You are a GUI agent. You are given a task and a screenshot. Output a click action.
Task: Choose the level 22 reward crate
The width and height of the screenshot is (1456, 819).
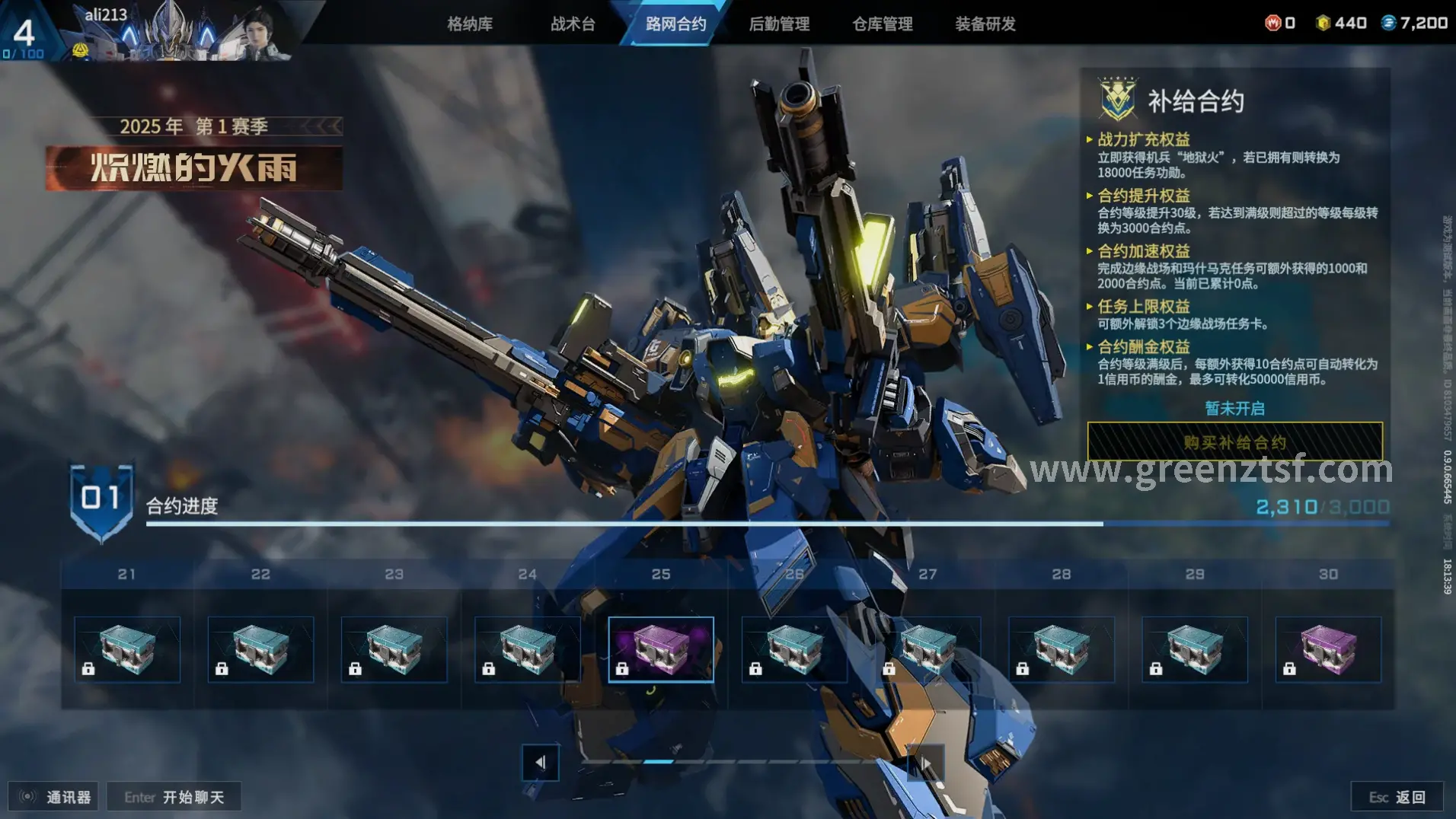point(260,649)
